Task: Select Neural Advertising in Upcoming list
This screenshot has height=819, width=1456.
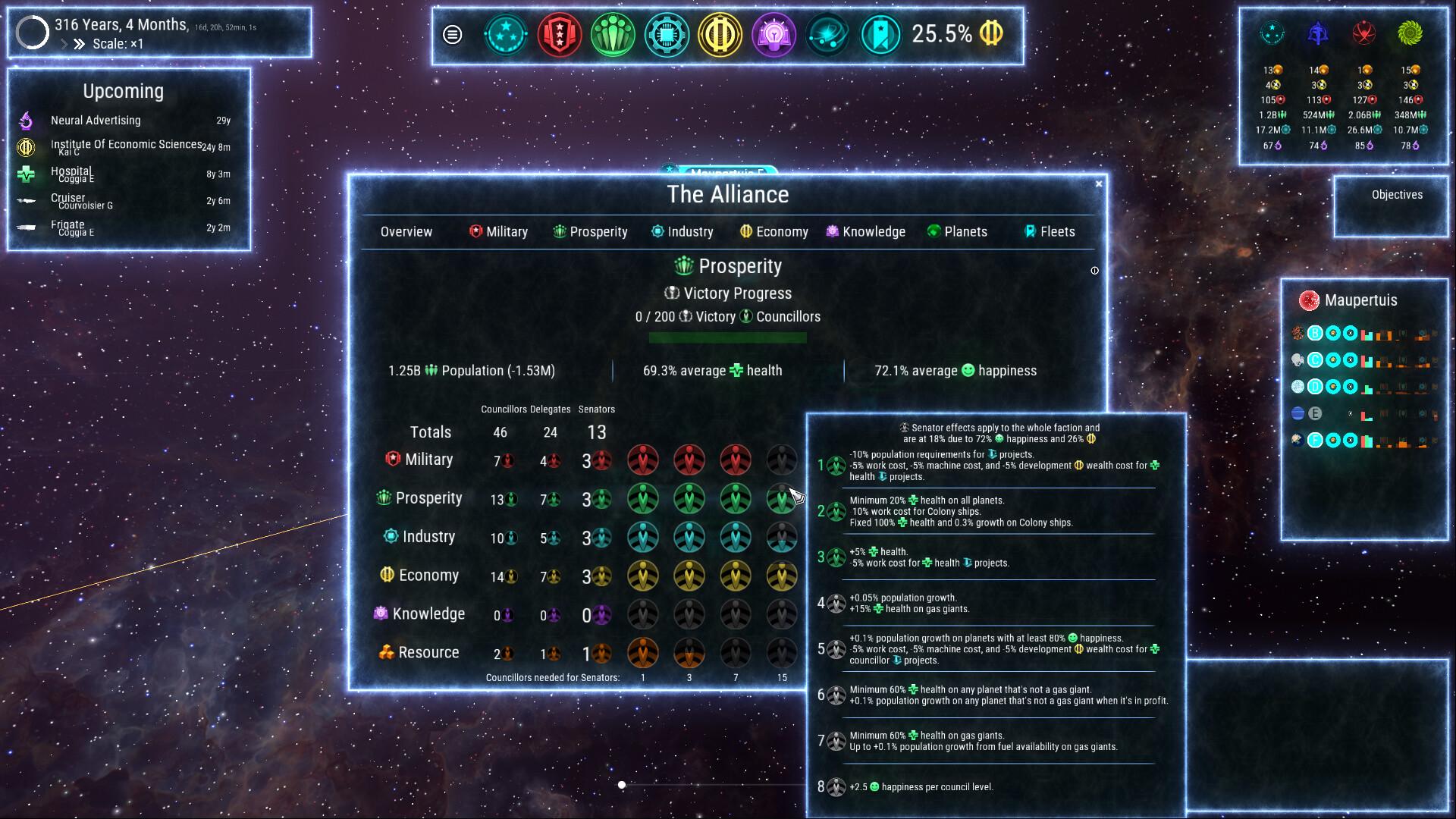Action: 96,121
